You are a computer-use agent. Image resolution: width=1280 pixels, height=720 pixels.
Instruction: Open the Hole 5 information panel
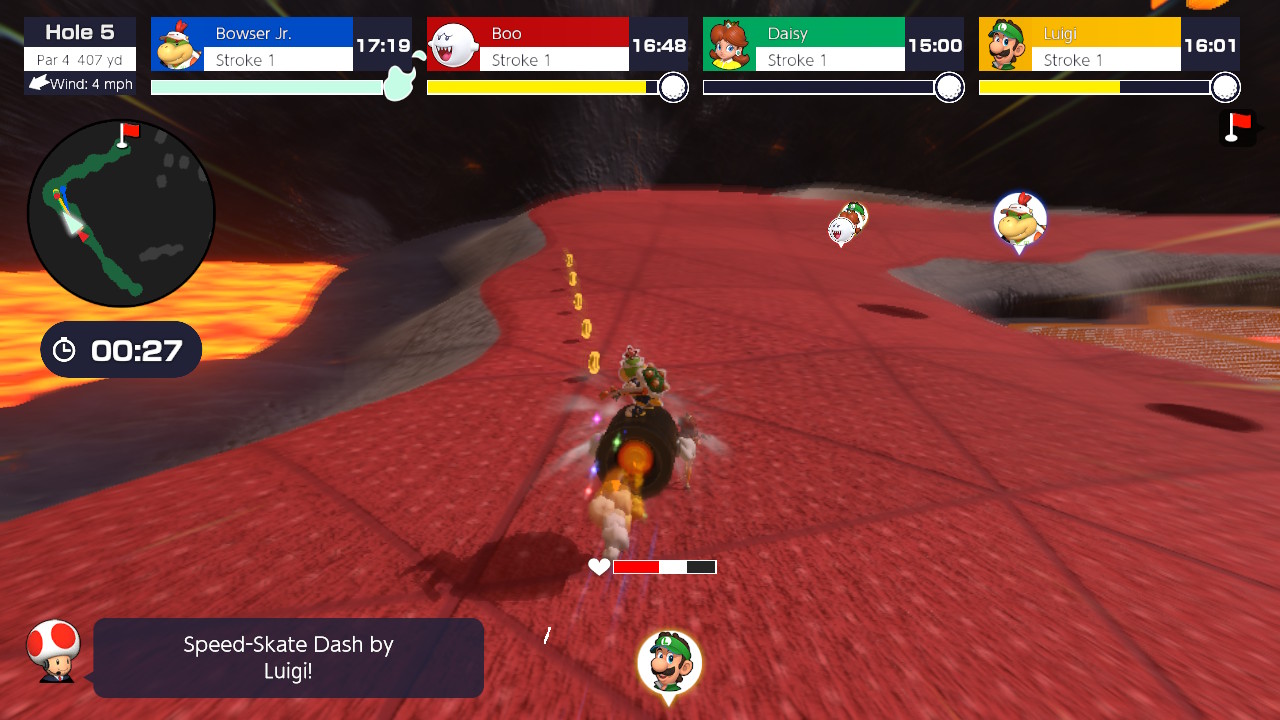coord(79,31)
